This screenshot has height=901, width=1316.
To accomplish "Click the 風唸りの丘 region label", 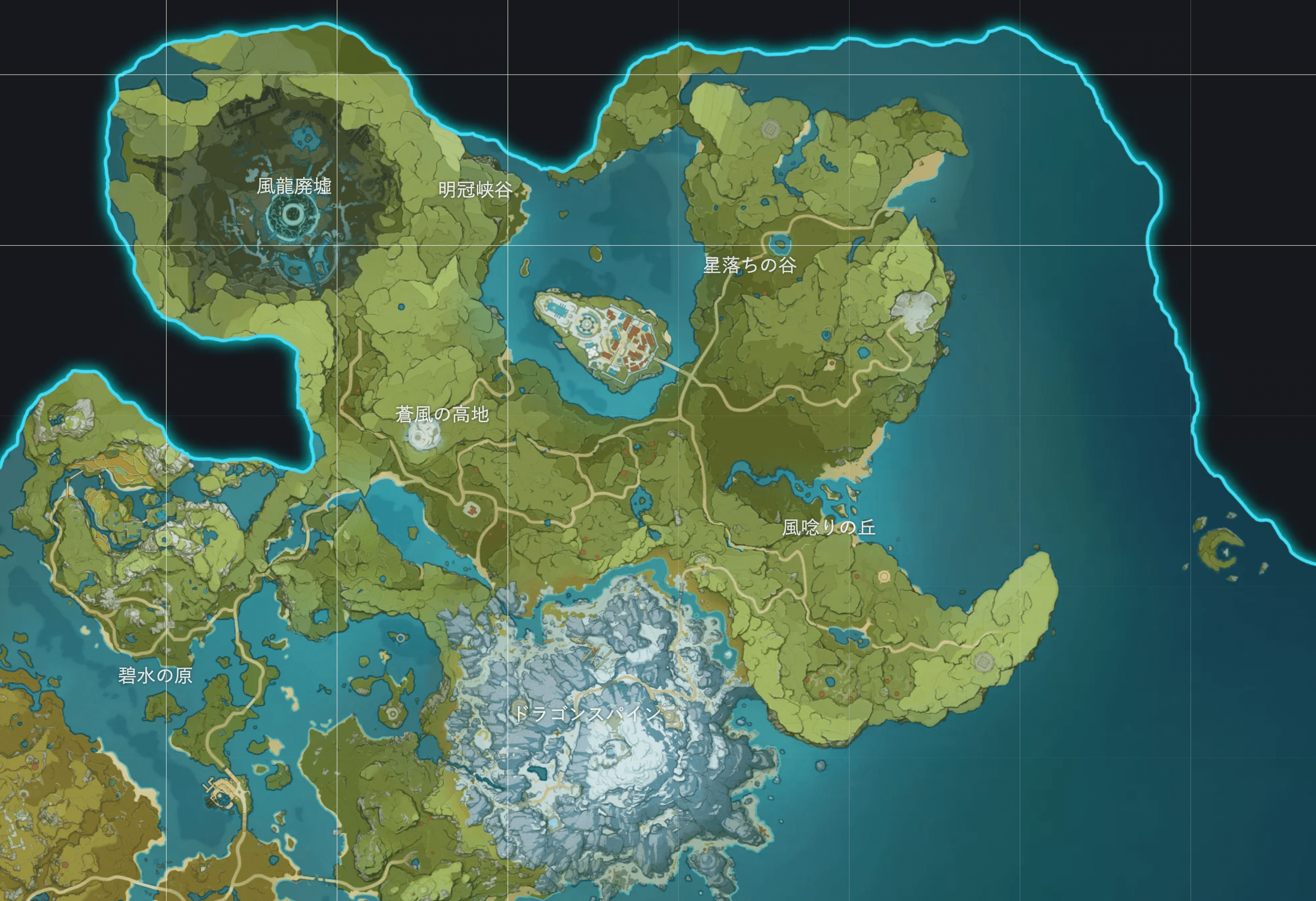I will 829,528.
